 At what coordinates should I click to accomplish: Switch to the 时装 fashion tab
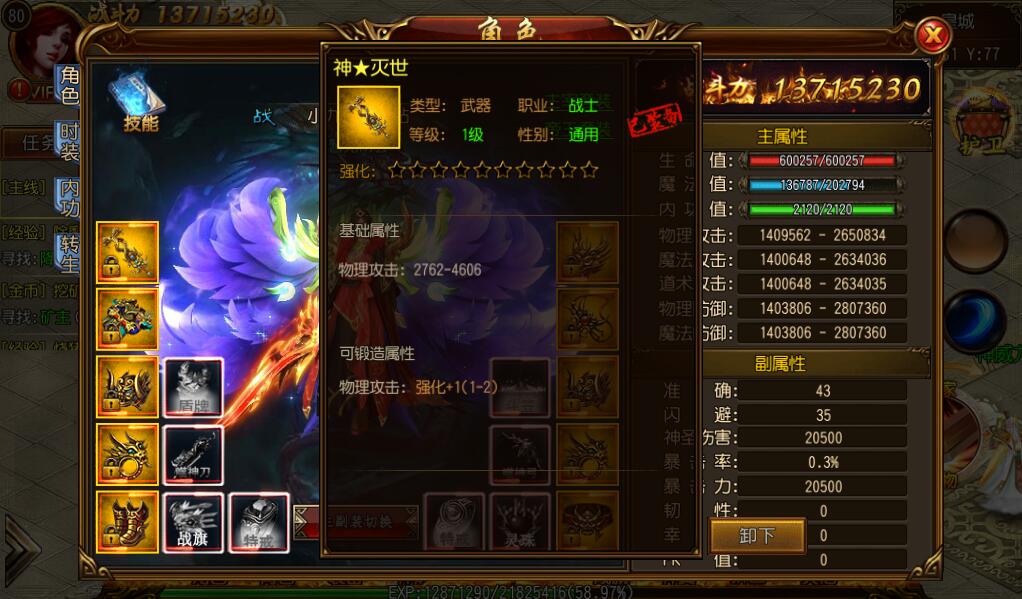[x=69, y=143]
